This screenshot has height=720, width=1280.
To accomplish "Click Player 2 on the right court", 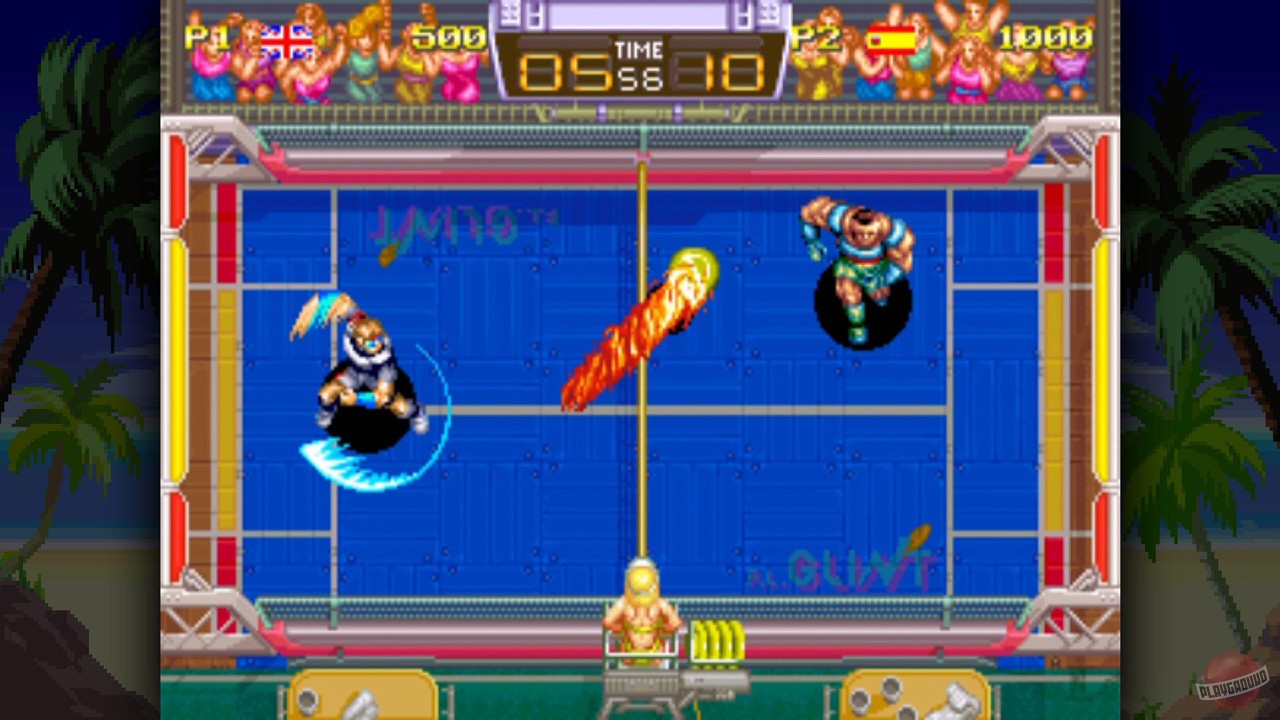I will pyautogui.click(x=858, y=270).
